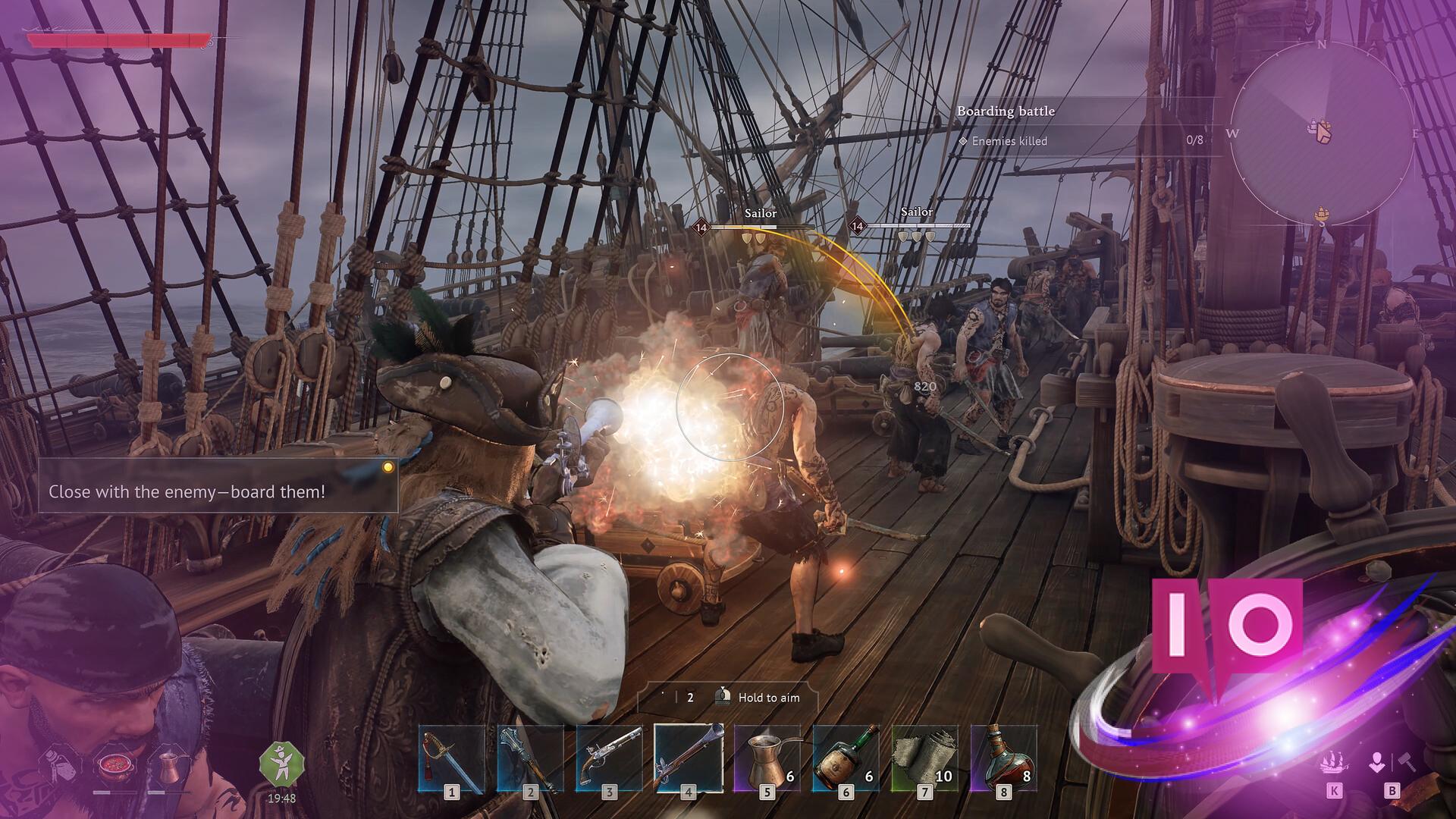Select the blunderbuss in slot 4
The width and height of the screenshot is (1456, 819).
(689, 760)
